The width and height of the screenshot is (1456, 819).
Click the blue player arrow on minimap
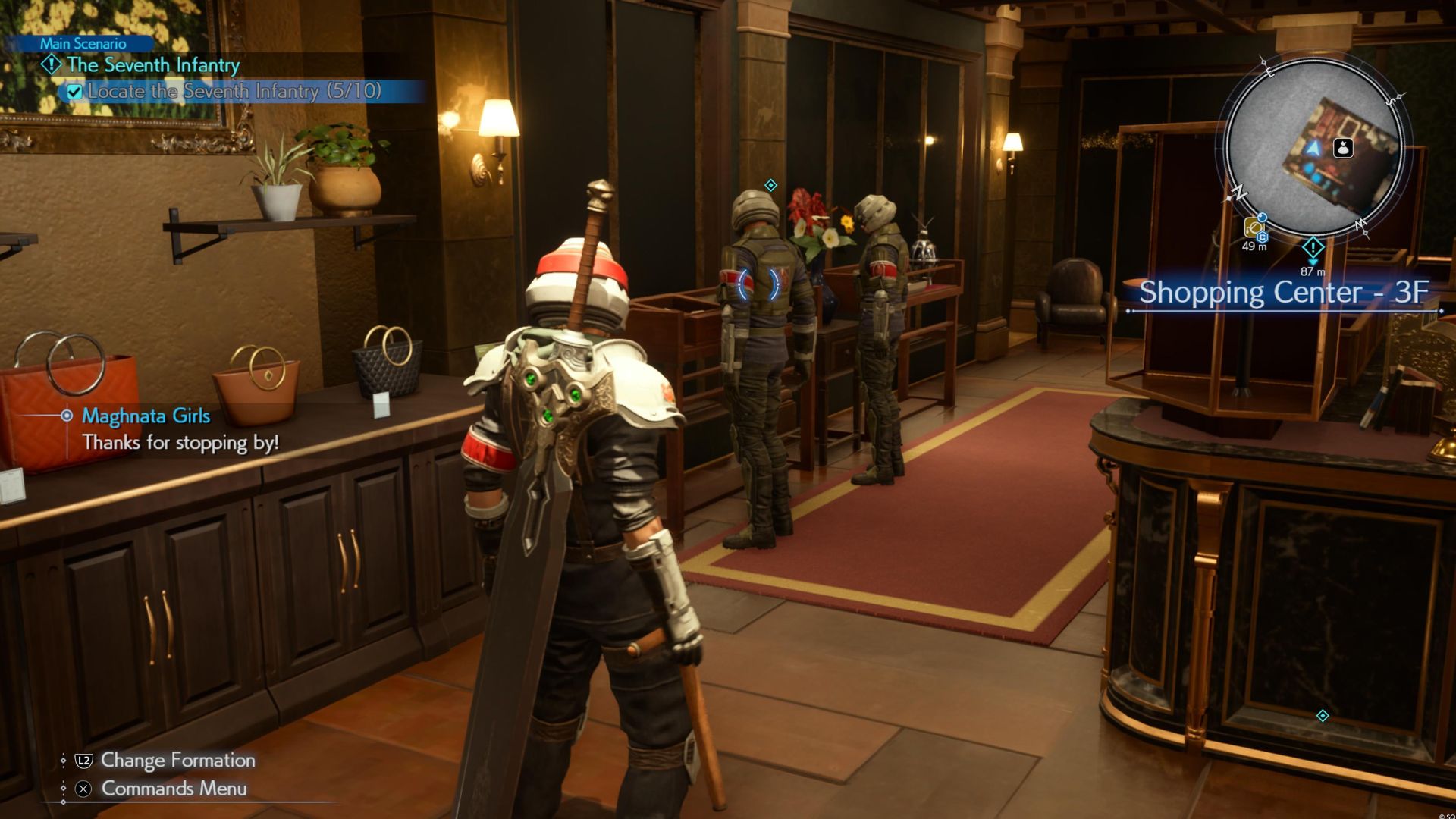click(1313, 149)
